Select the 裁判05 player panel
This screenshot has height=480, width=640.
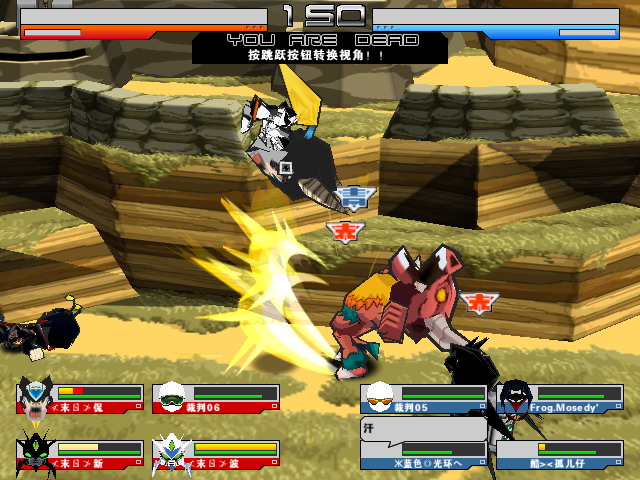[x=424, y=399]
